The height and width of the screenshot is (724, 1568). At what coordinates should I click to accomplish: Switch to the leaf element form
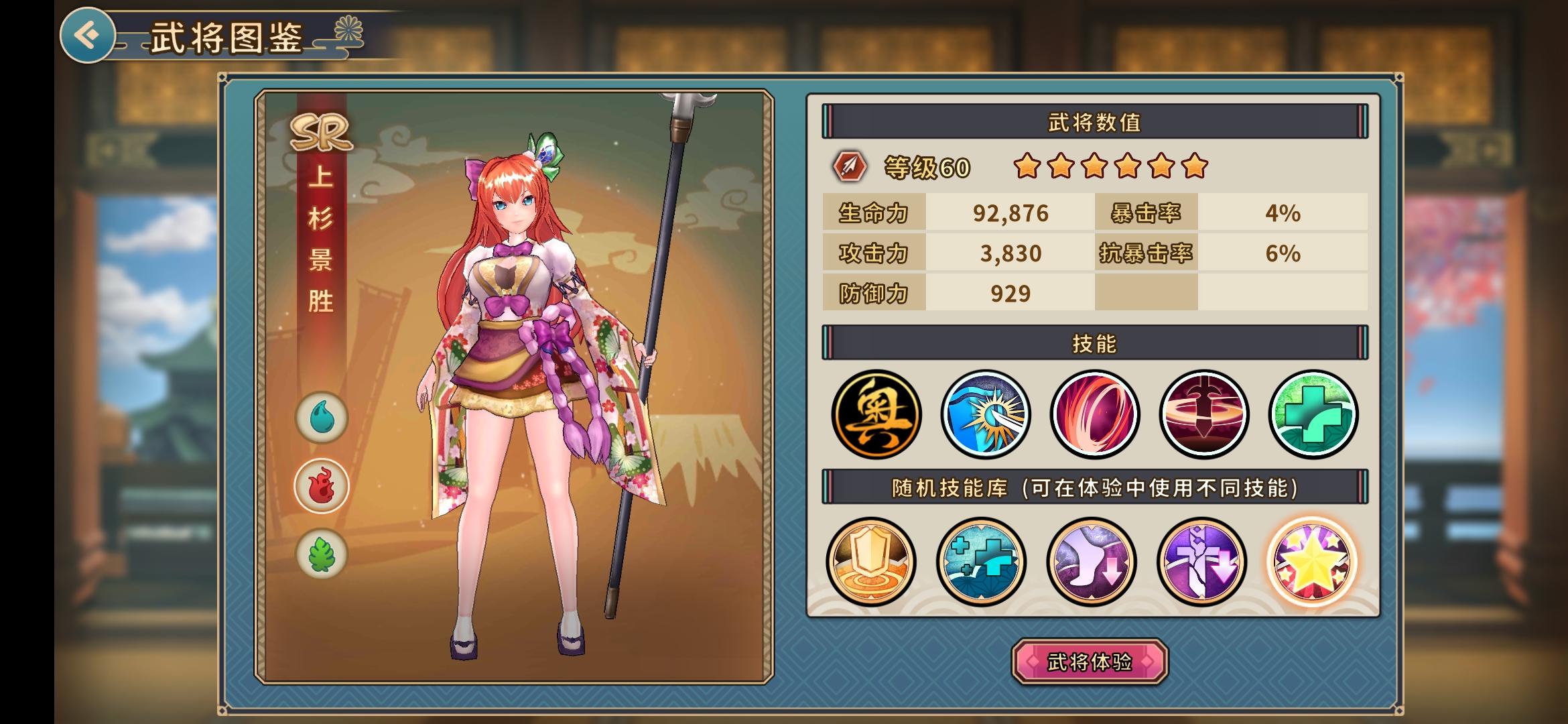coord(322,554)
